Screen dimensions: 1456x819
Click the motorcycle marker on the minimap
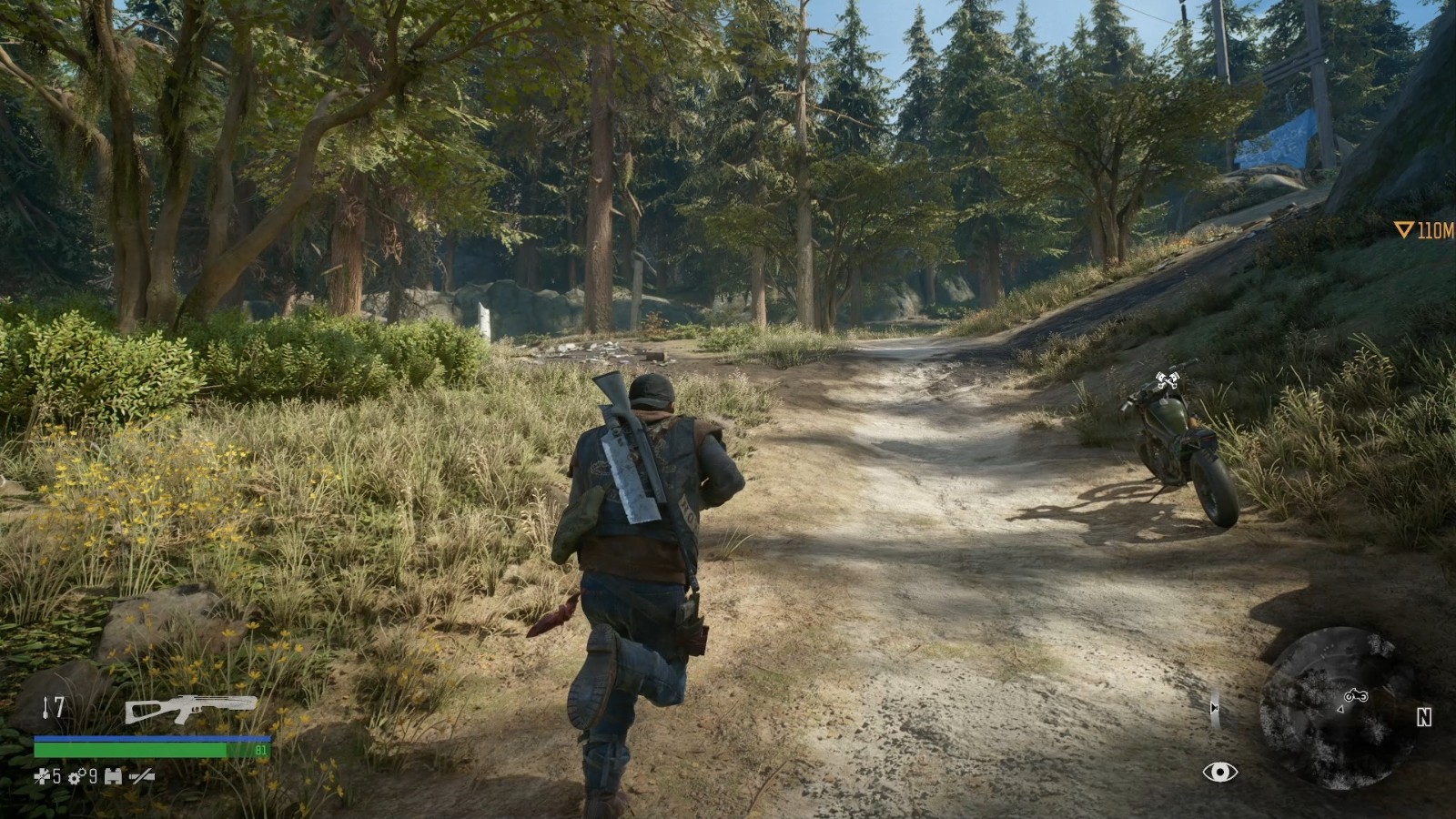pyautogui.click(x=1356, y=695)
